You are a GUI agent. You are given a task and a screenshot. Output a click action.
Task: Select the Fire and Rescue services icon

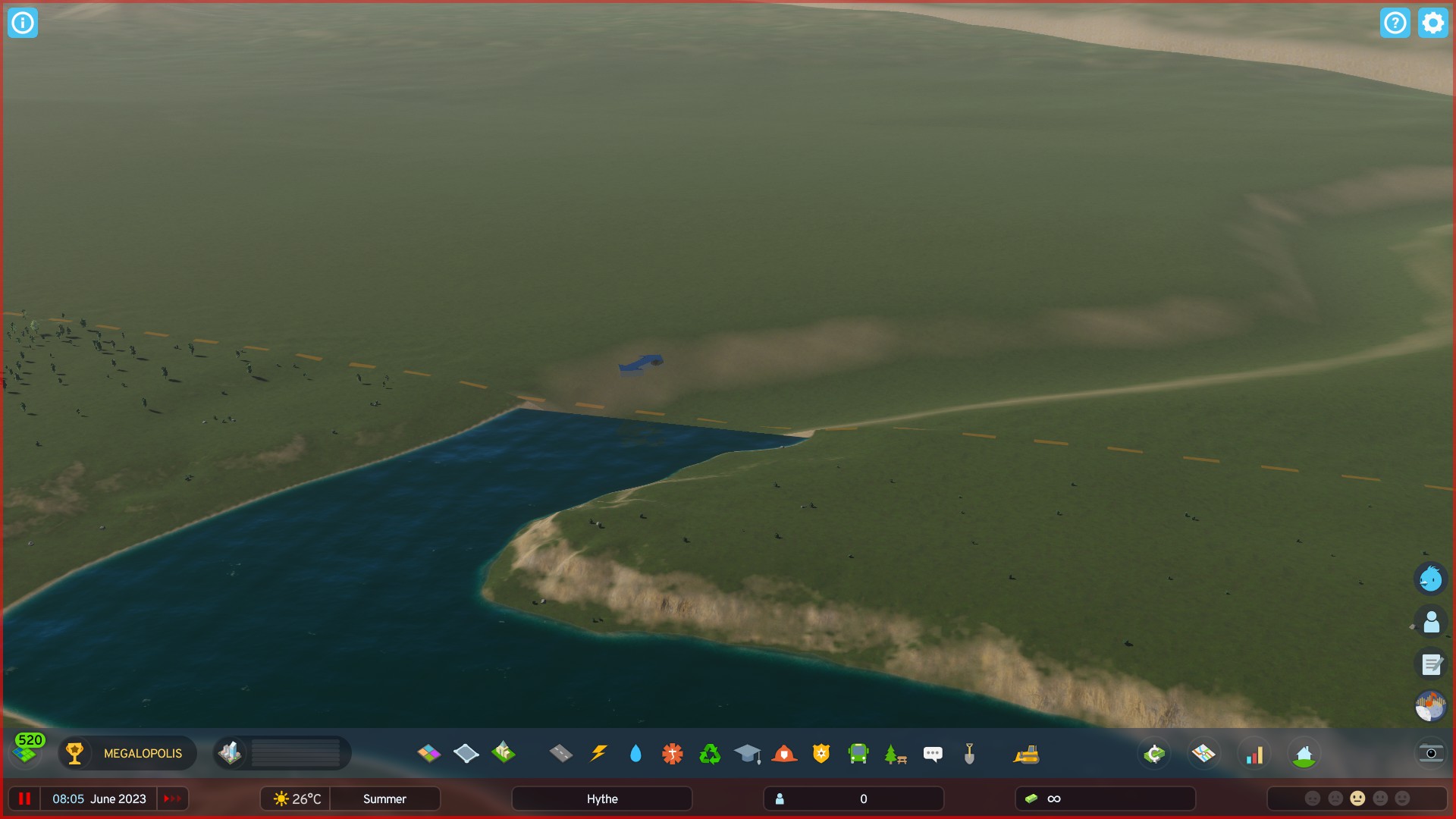784,753
